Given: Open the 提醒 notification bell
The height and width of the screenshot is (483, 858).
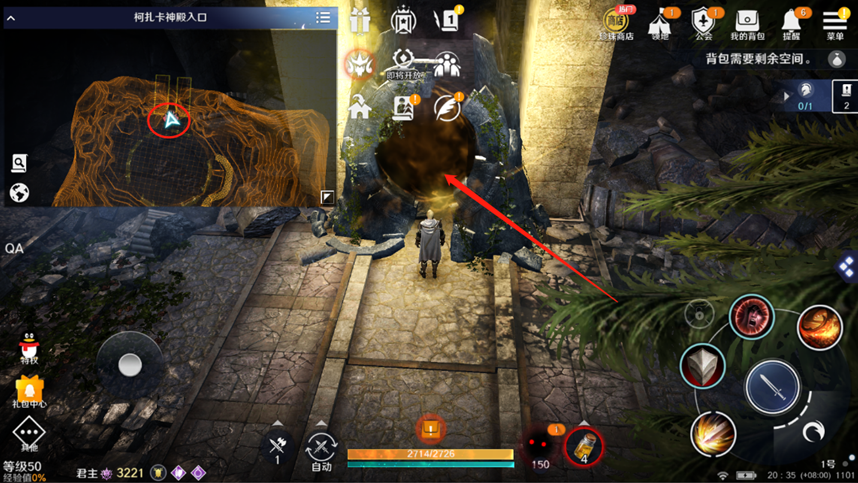Looking at the screenshot, I should pyautogui.click(x=791, y=21).
